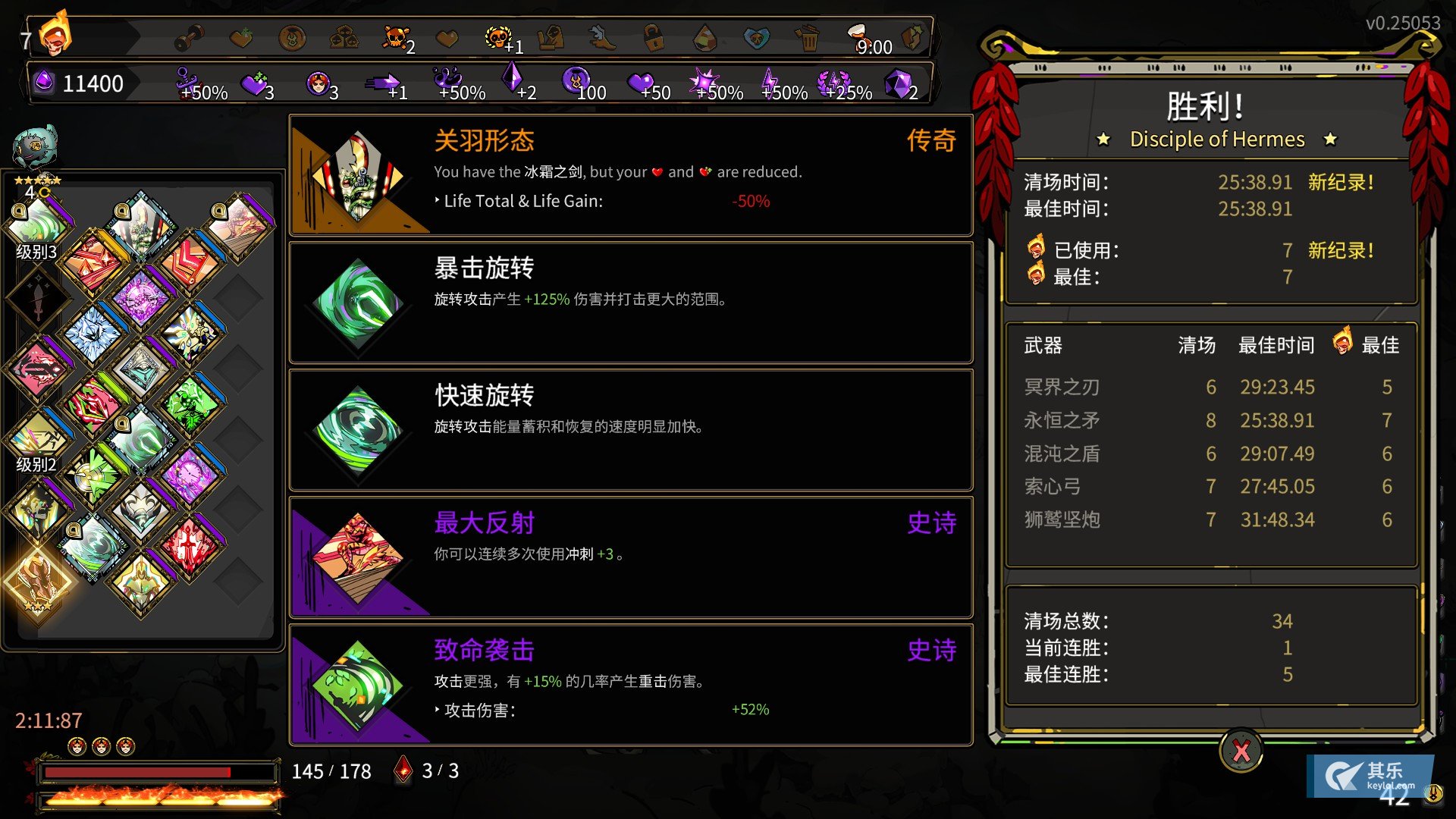Click the 快速旋转 boon icon
1456x819 pixels.
coord(356,430)
